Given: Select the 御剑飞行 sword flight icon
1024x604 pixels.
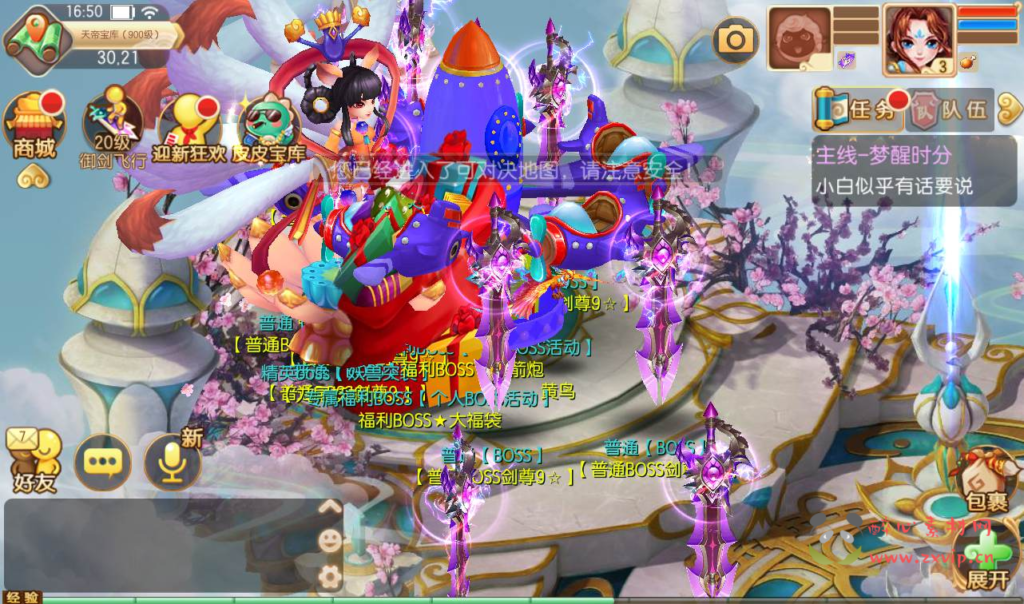Looking at the screenshot, I should point(112,125).
